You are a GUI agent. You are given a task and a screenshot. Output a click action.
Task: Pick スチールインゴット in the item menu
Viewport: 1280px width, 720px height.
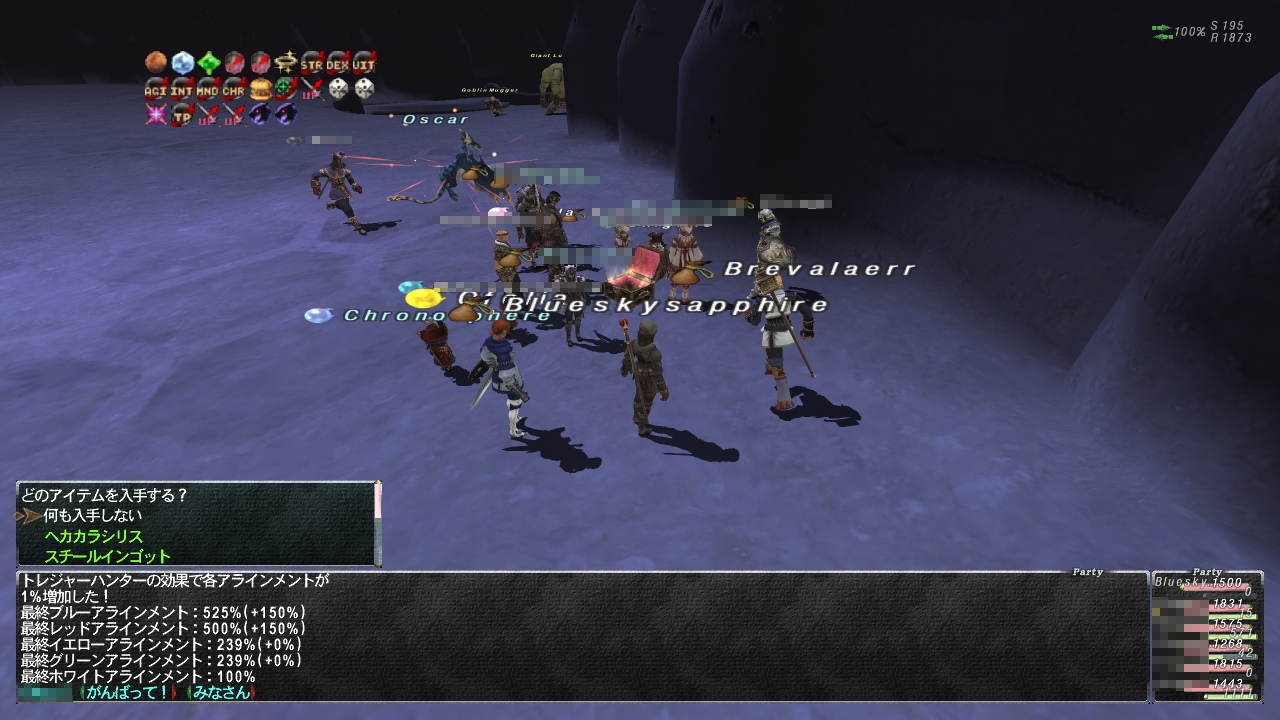pos(107,557)
